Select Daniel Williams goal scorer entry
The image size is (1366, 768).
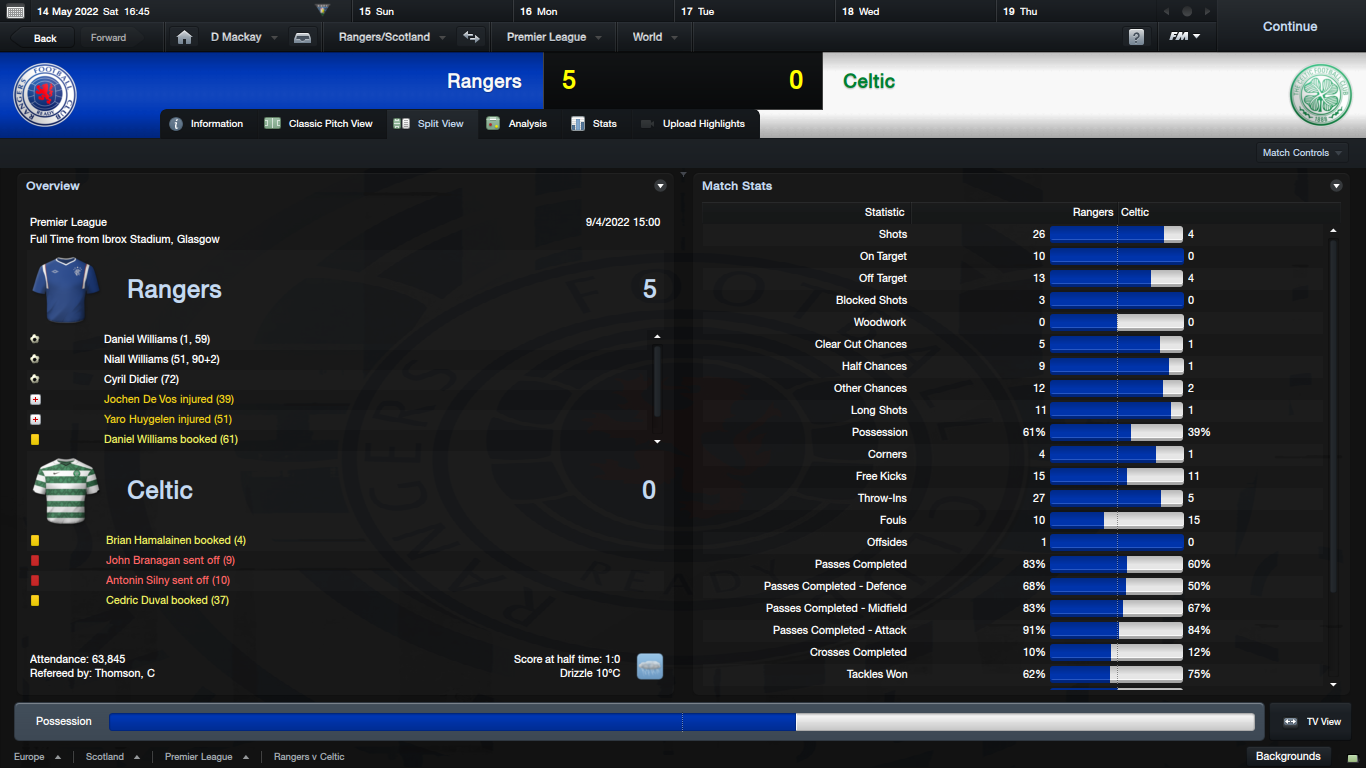tap(157, 339)
